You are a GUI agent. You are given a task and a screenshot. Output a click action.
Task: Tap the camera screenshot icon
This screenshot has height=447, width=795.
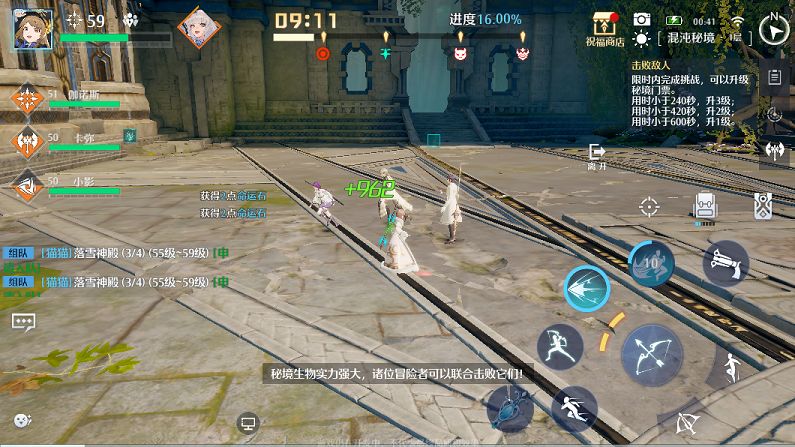pos(641,20)
